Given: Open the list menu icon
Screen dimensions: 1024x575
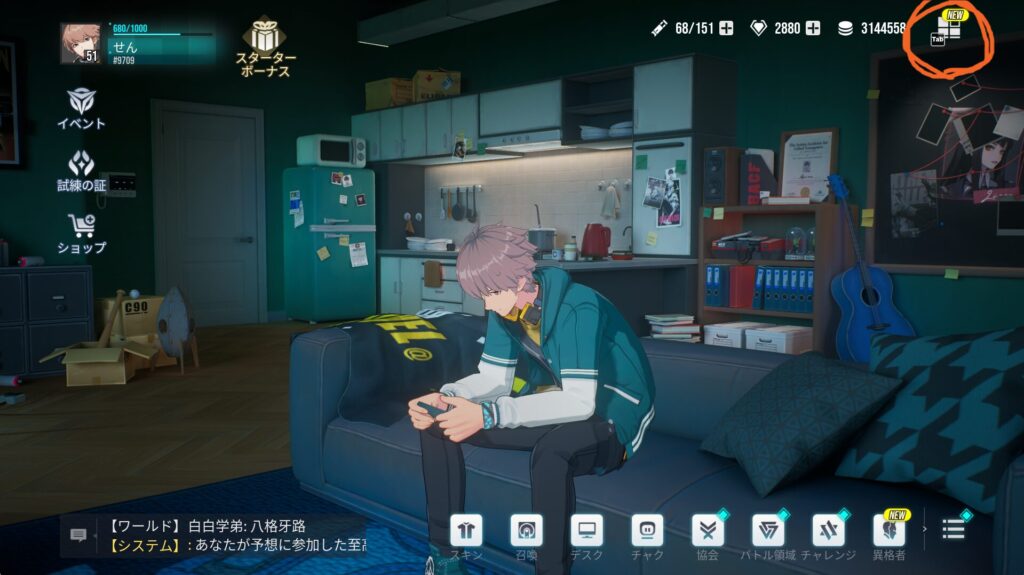Looking at the screenshot, I should tap(953, 529).
